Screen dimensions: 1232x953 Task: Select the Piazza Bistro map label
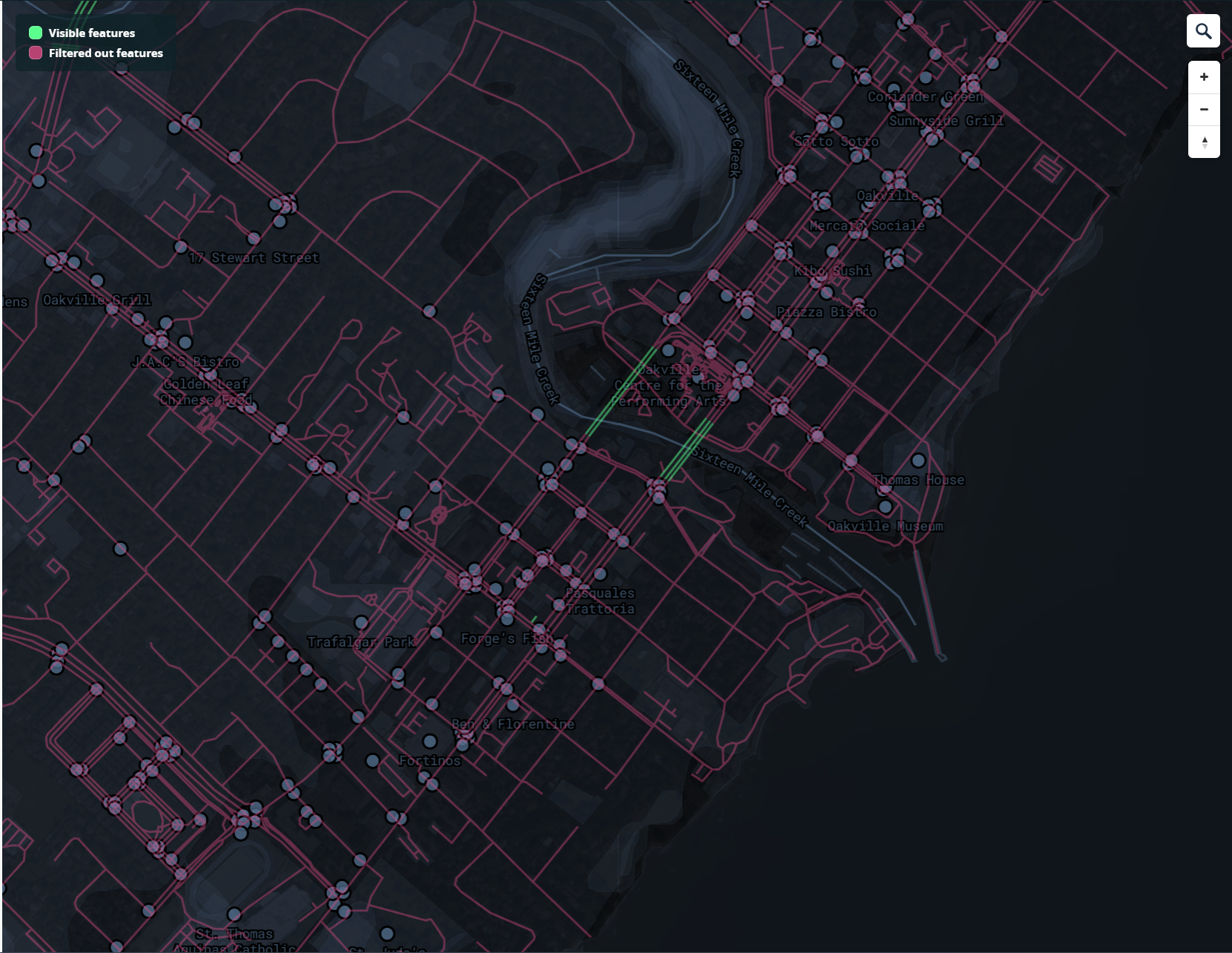pos(826,311)
